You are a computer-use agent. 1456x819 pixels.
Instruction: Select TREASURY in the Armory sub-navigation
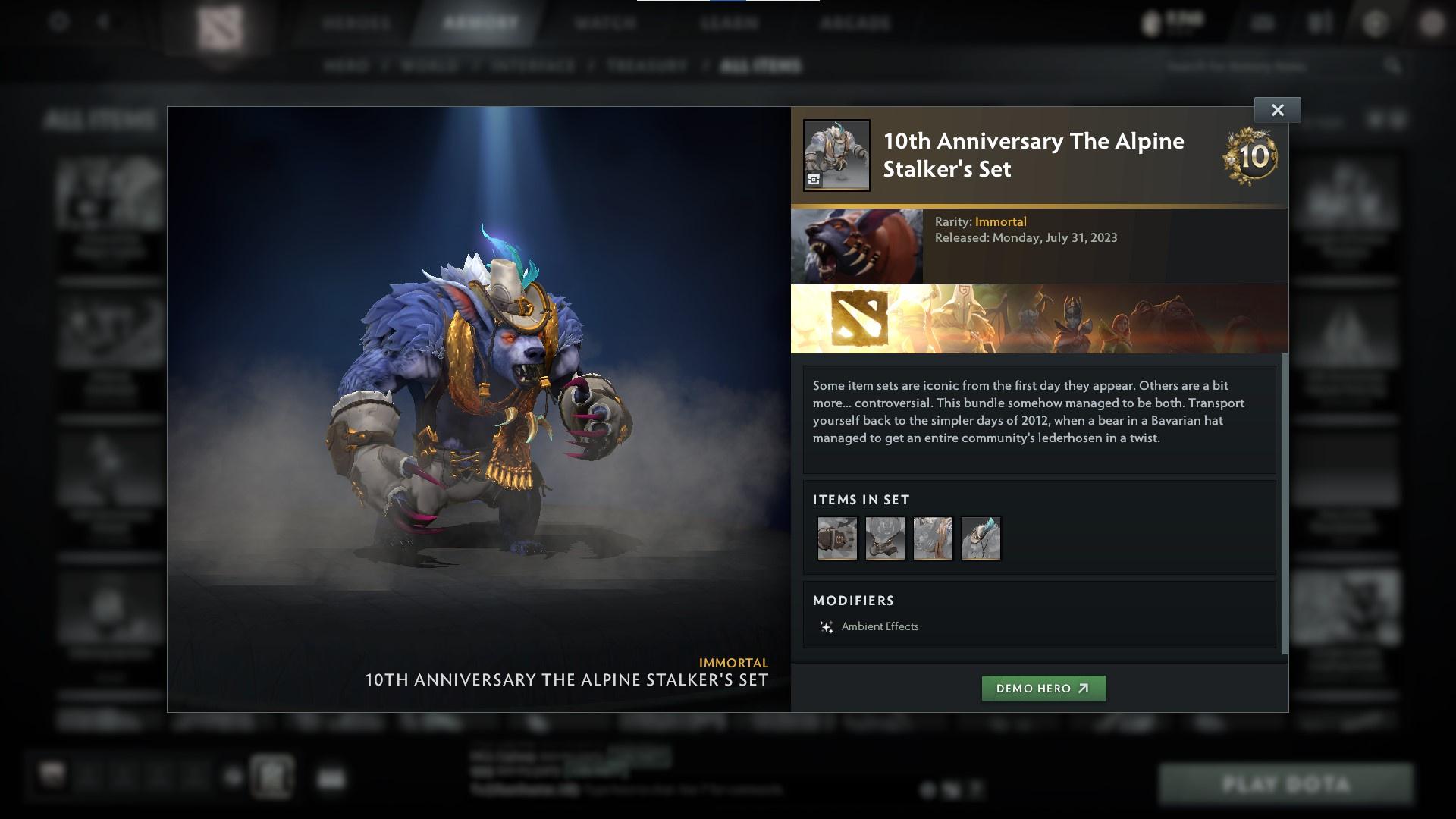tap(645, 66)
